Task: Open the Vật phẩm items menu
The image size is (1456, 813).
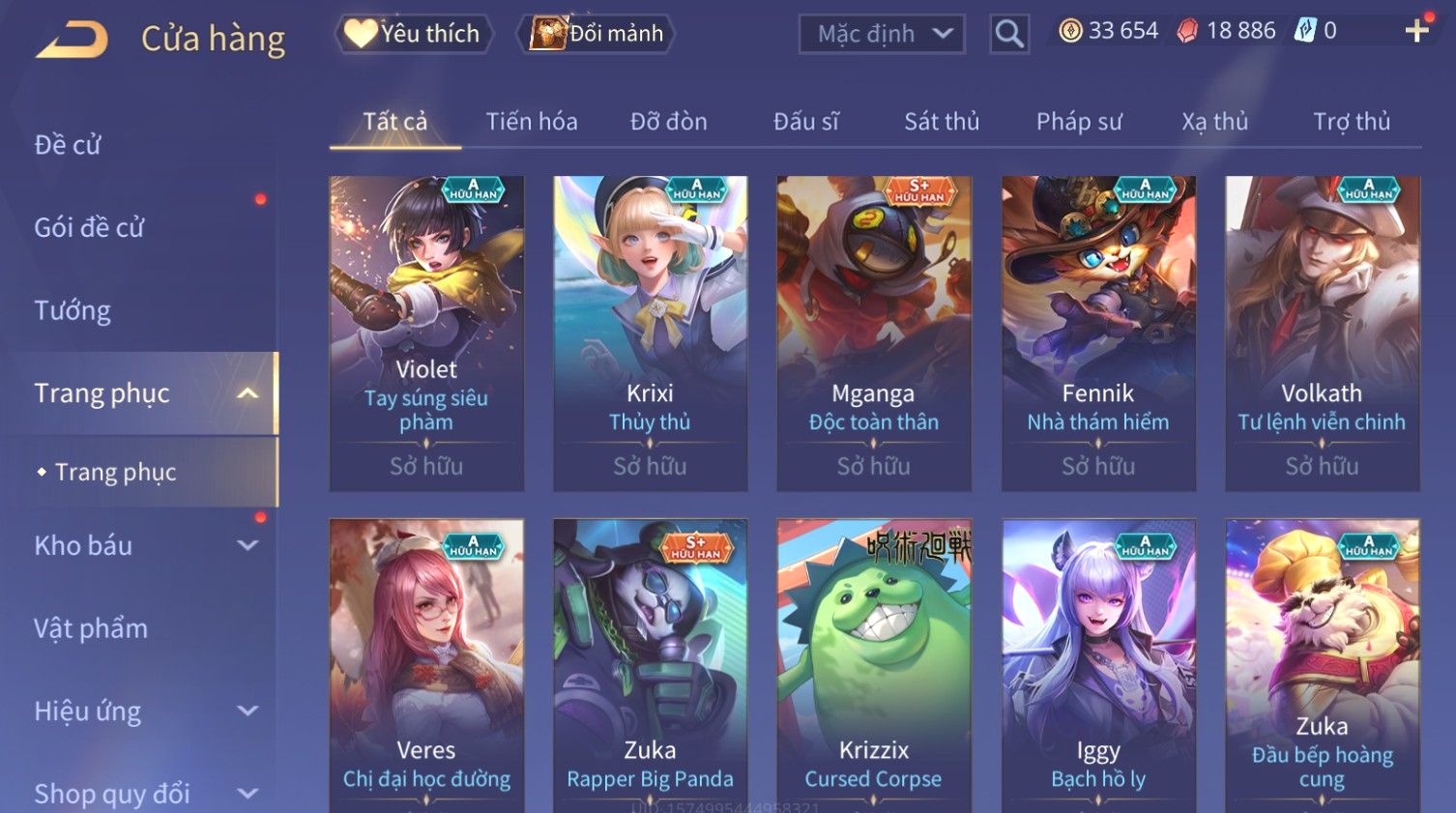Action: pos(91,628)
